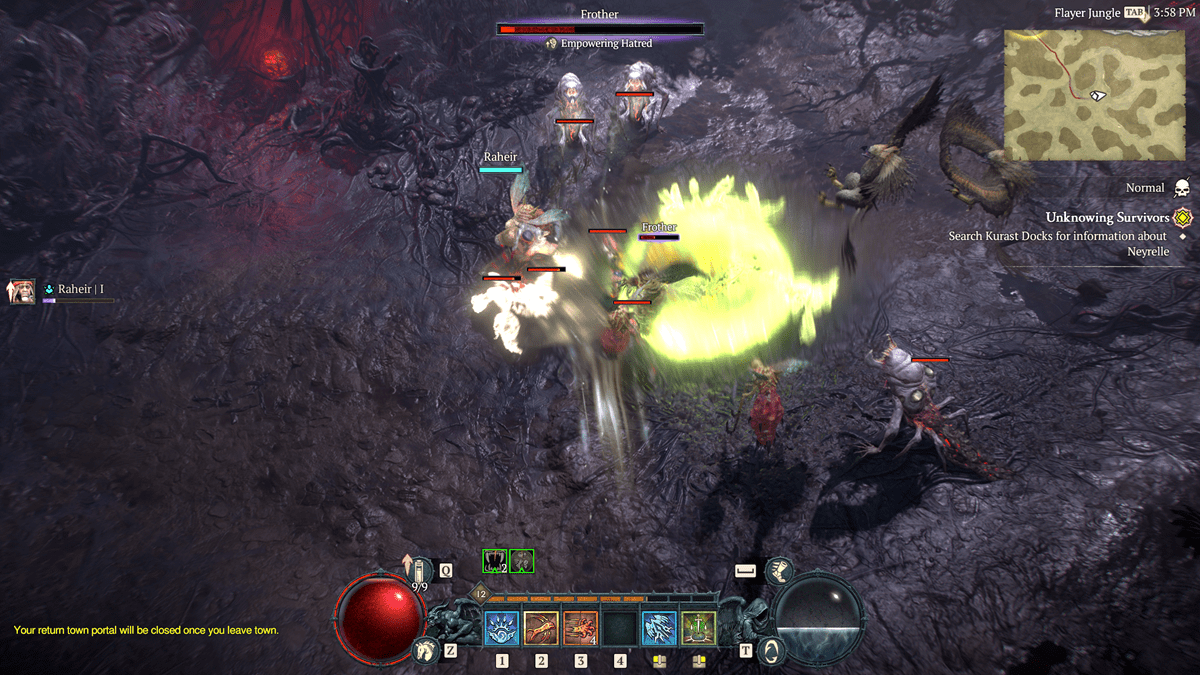Use the blue lightning strike skill

pos(659,629)
